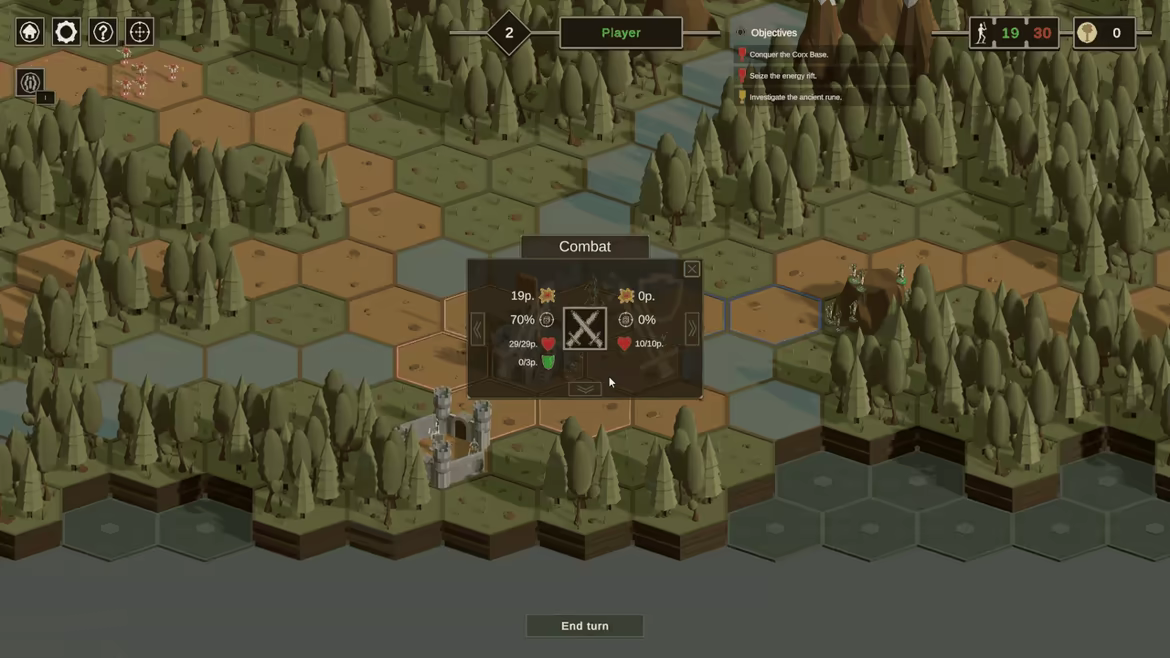The height and width of the screenshot is (658, 1170).
Task: Select the Conquer the Corx Base objective
Action: pos(789,55)
